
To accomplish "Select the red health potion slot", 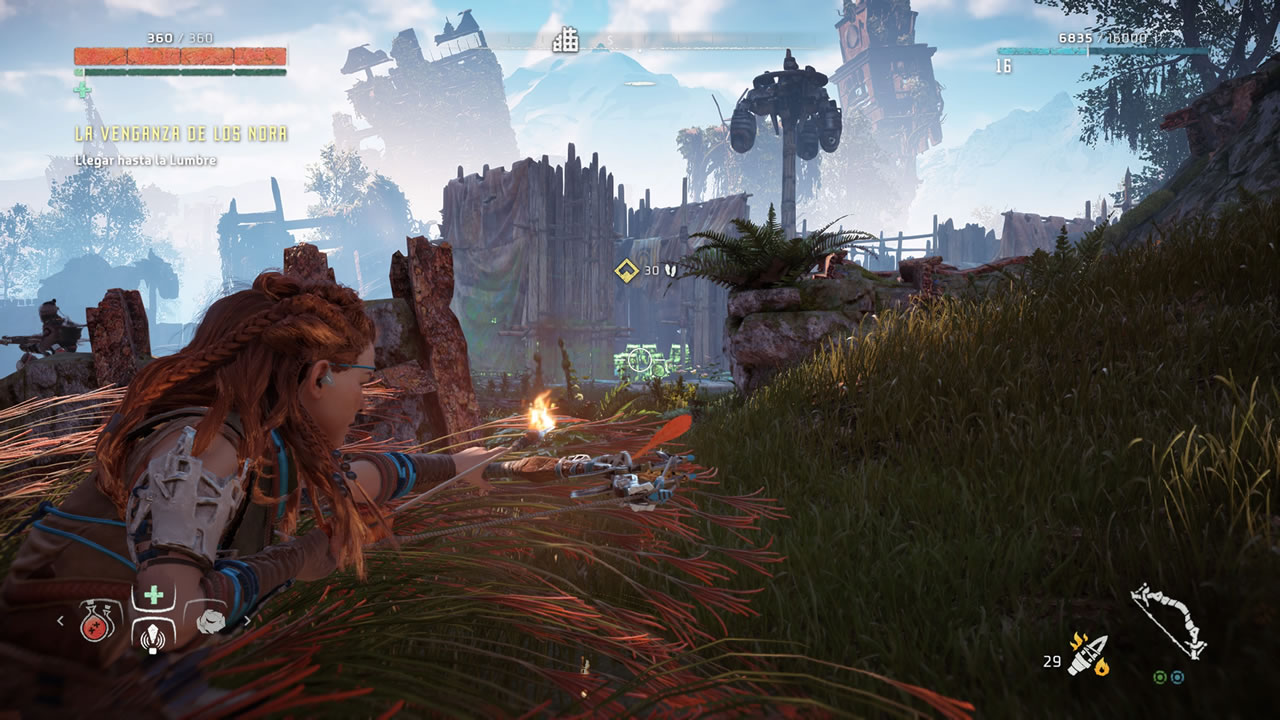I will pyautogui.click(x=95, y=626).
